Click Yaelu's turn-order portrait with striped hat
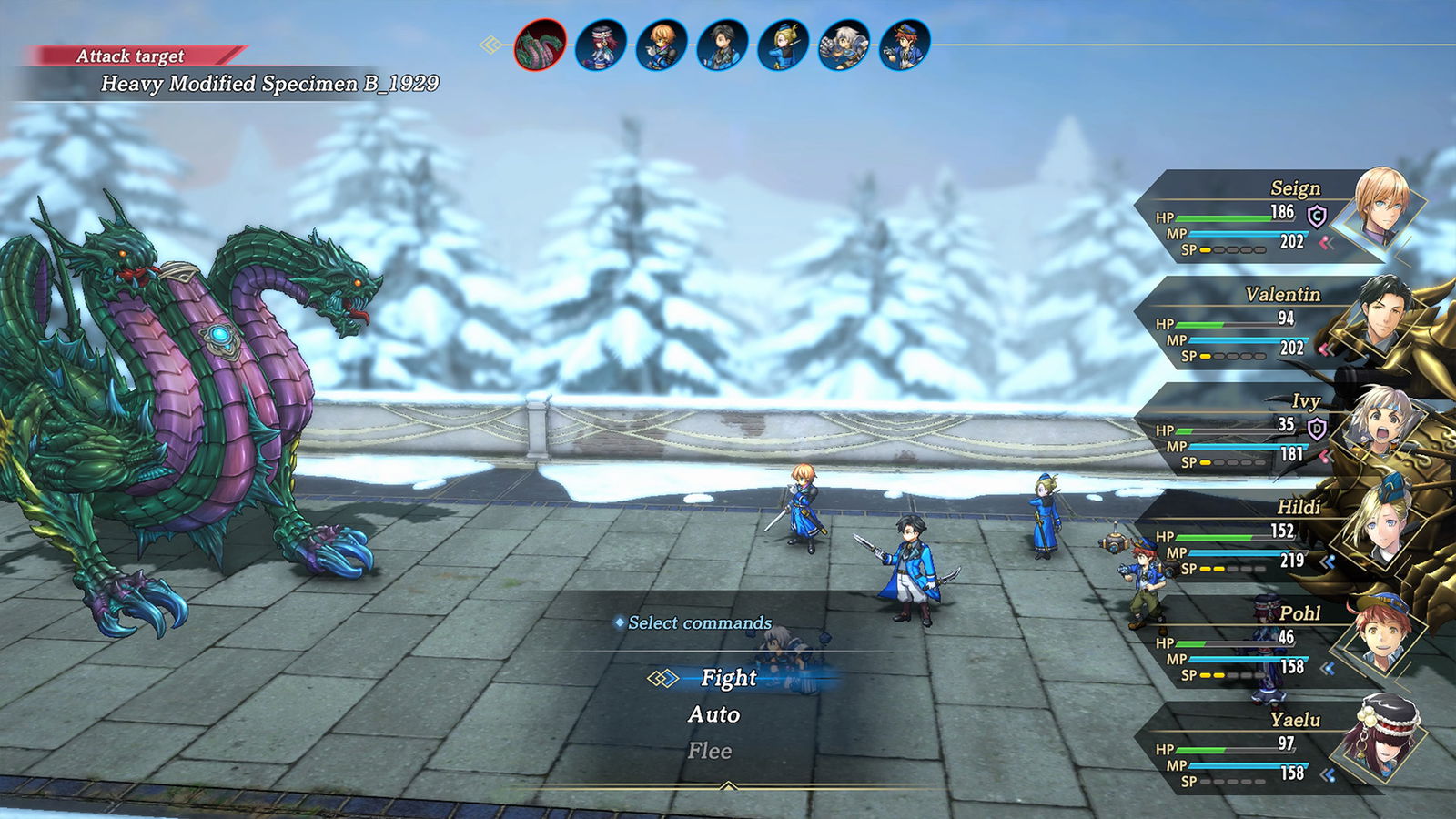Viewport: 1456px width, 819px height. click(602, 45)
